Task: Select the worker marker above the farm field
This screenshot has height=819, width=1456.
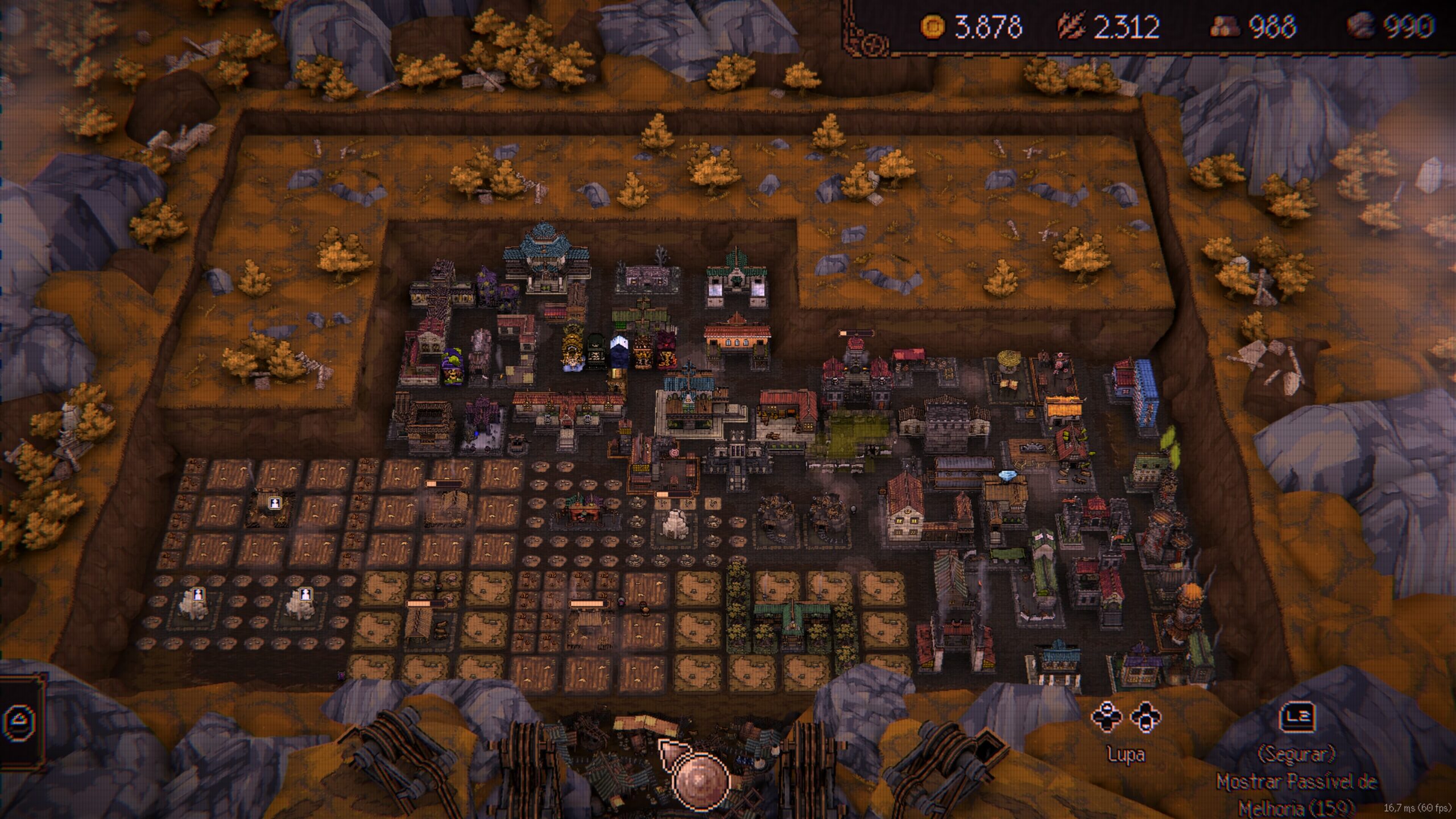Action: click(275, 503)
